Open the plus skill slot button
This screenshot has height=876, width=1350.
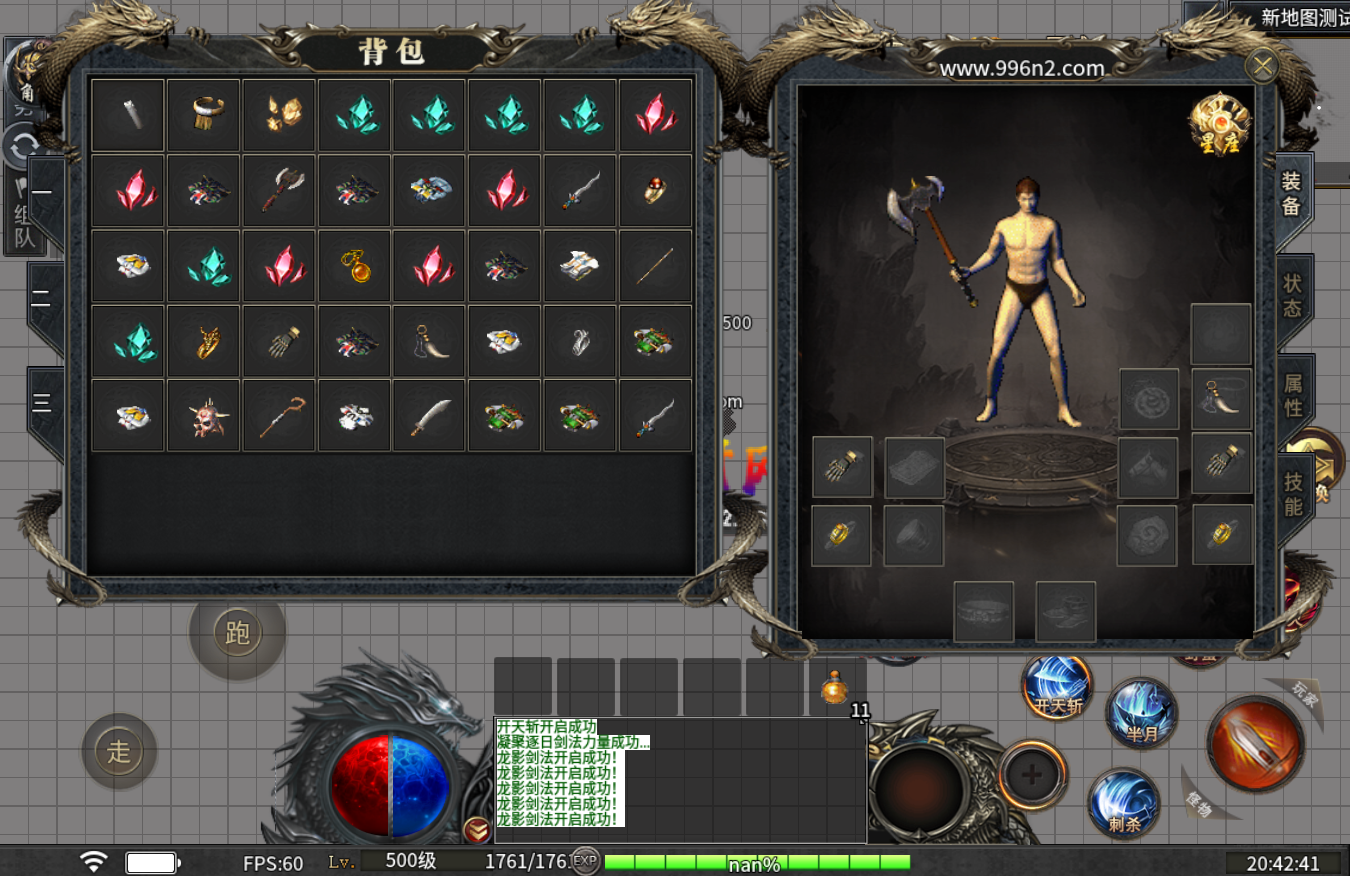pyautogui.click(x=1032, y=774)
